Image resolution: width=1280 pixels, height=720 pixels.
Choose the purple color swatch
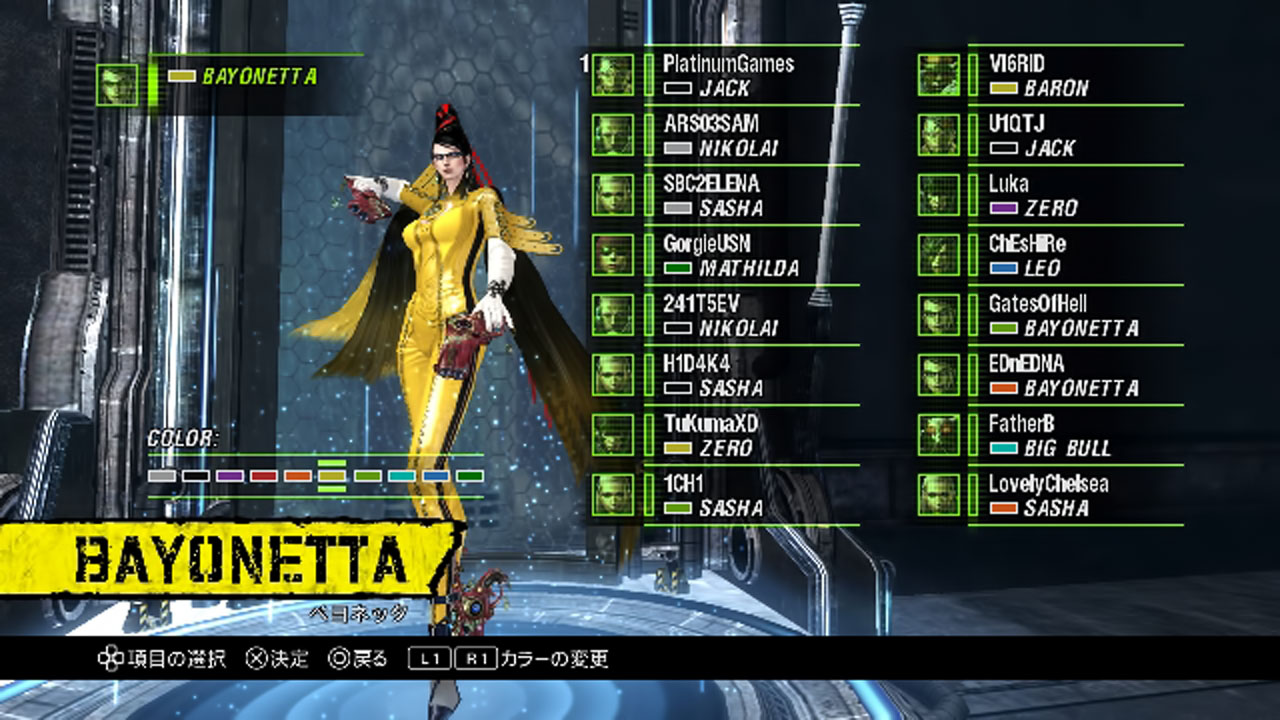pyautogui.click(x=230, y=476)
